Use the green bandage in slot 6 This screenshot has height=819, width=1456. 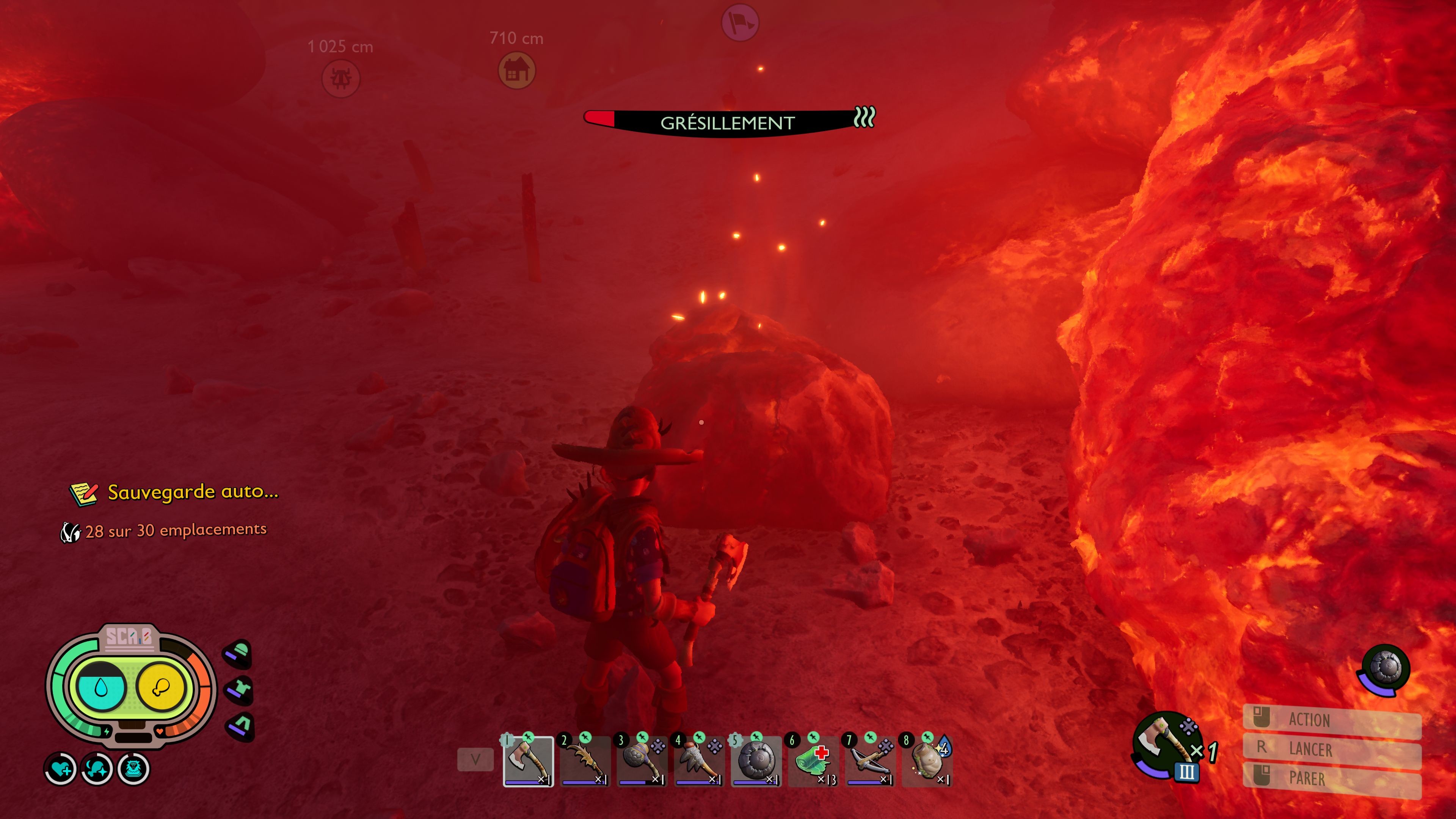click(813, 761)
